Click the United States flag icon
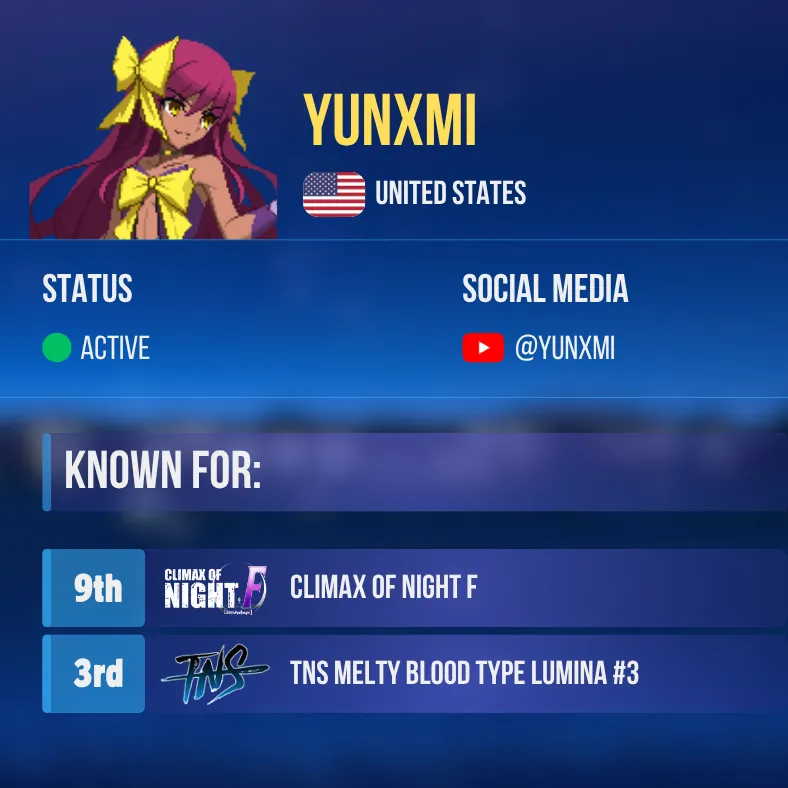Viewport: 788px width, 788px height. (334, 194)
